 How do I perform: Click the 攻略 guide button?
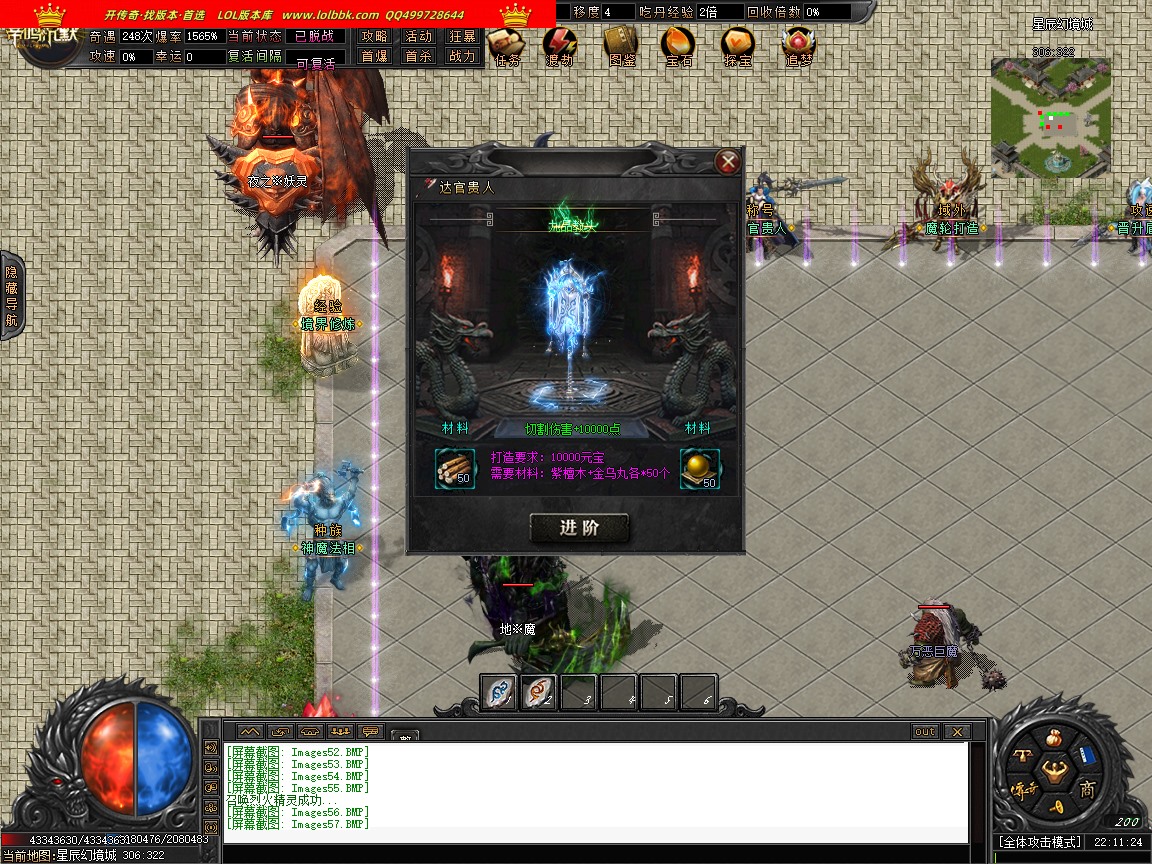click(375, 36)
